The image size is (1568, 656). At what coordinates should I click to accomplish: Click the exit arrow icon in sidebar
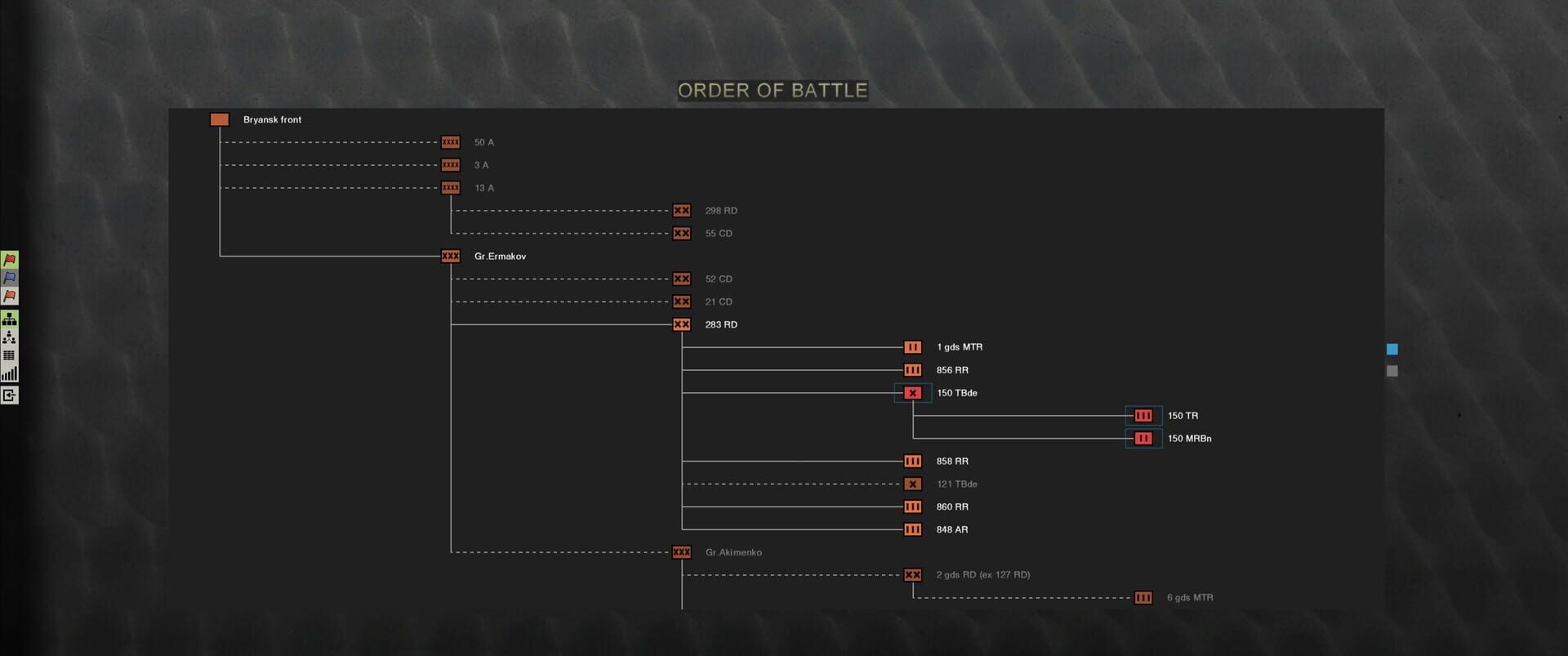click(x=10, y=395)
